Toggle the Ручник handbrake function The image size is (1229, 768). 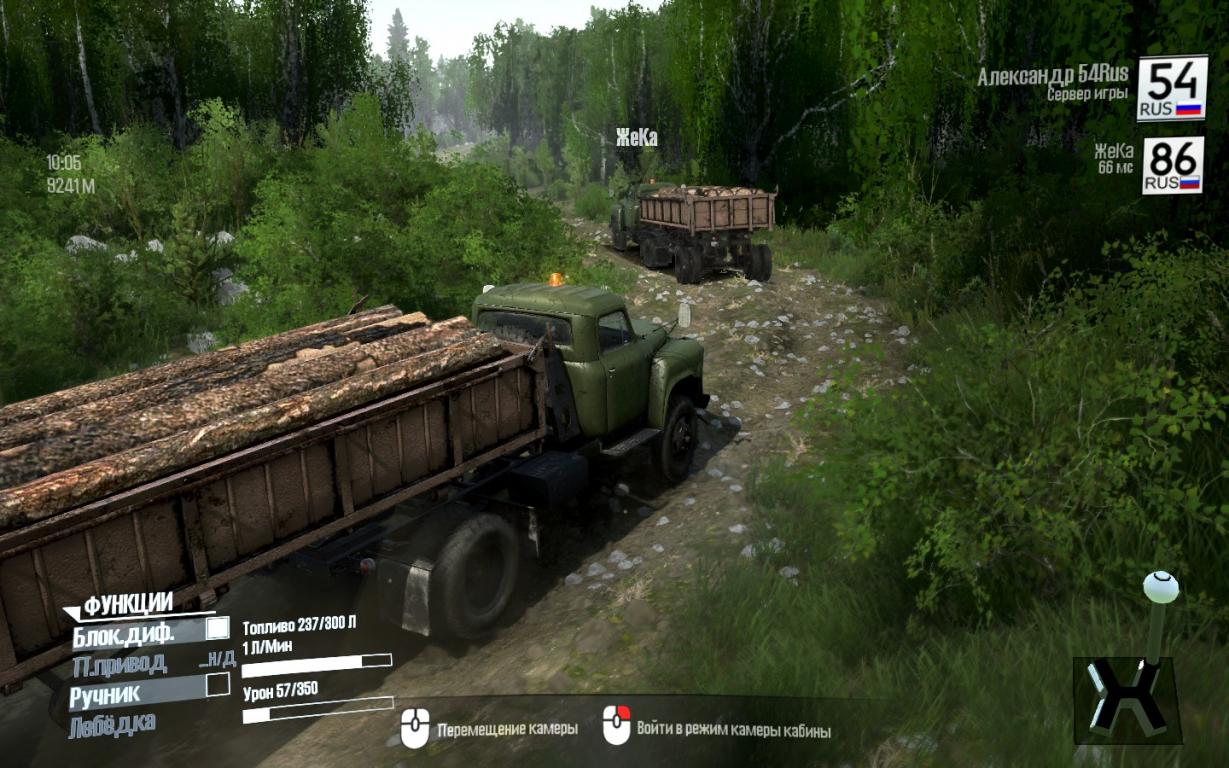pos(217,686)
